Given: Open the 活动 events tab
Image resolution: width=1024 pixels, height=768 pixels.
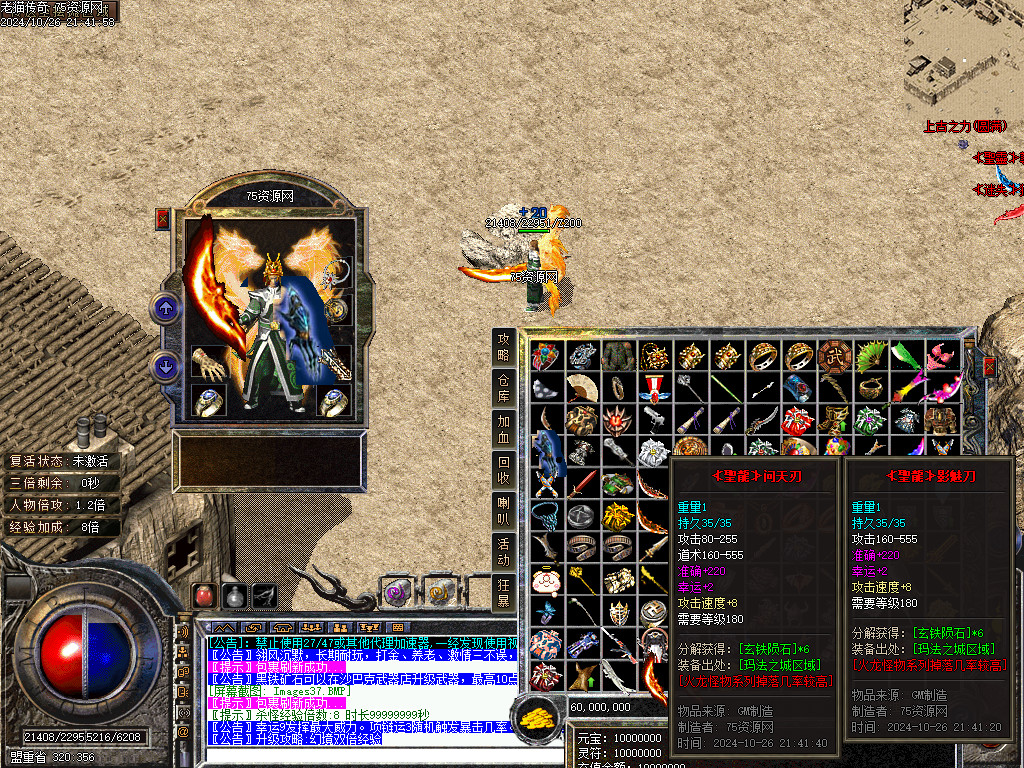Looking at the screenshot, I should point(503,552).
